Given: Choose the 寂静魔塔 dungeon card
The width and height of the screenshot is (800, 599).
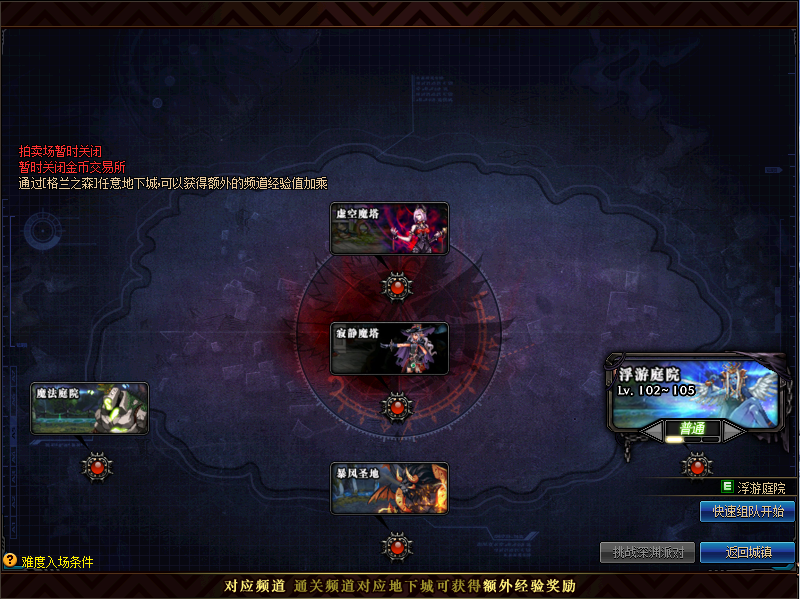Looking at the screenshot, I should click(x=389, y=348).
